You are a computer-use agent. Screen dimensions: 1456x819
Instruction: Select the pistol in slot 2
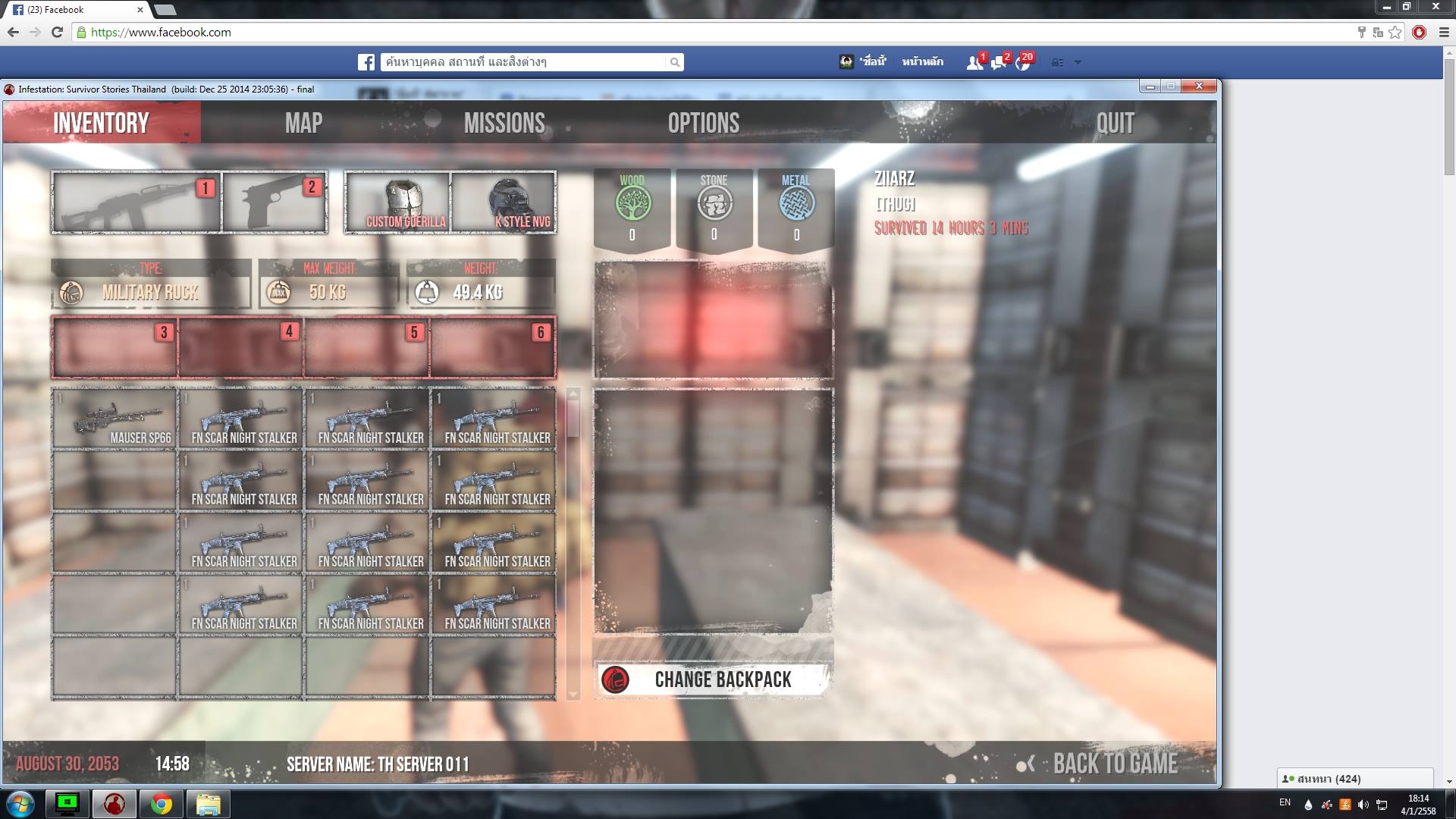coord(275,202)
